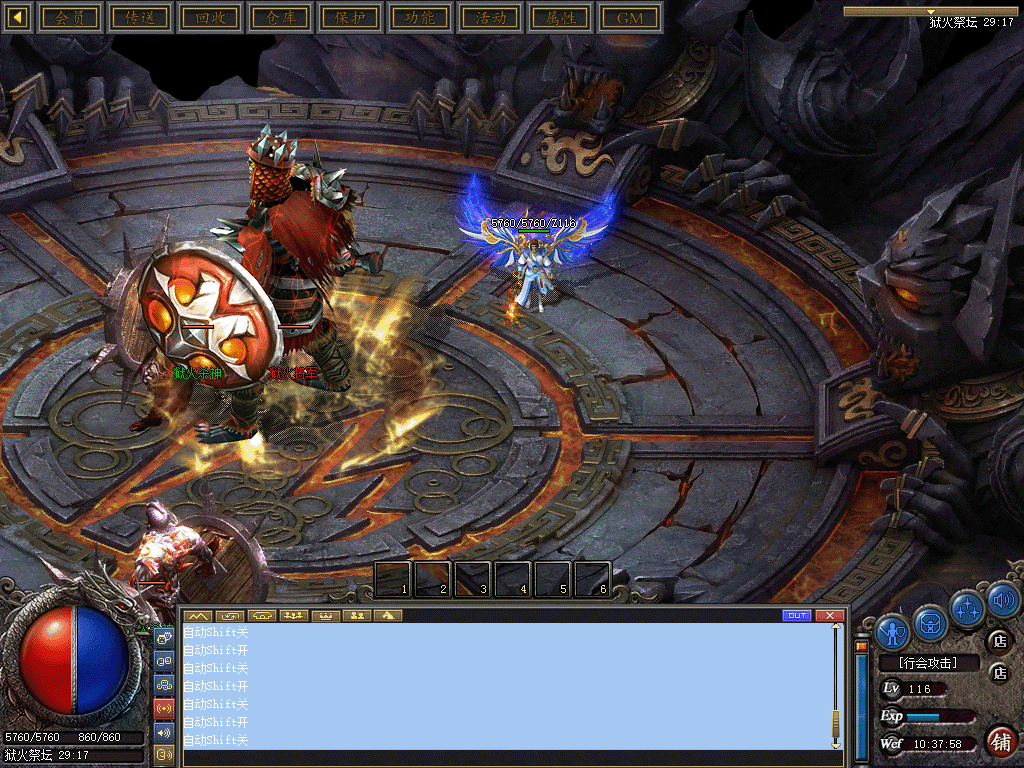Toggle the round blue speaker sound button

(x=1003, y=600)
